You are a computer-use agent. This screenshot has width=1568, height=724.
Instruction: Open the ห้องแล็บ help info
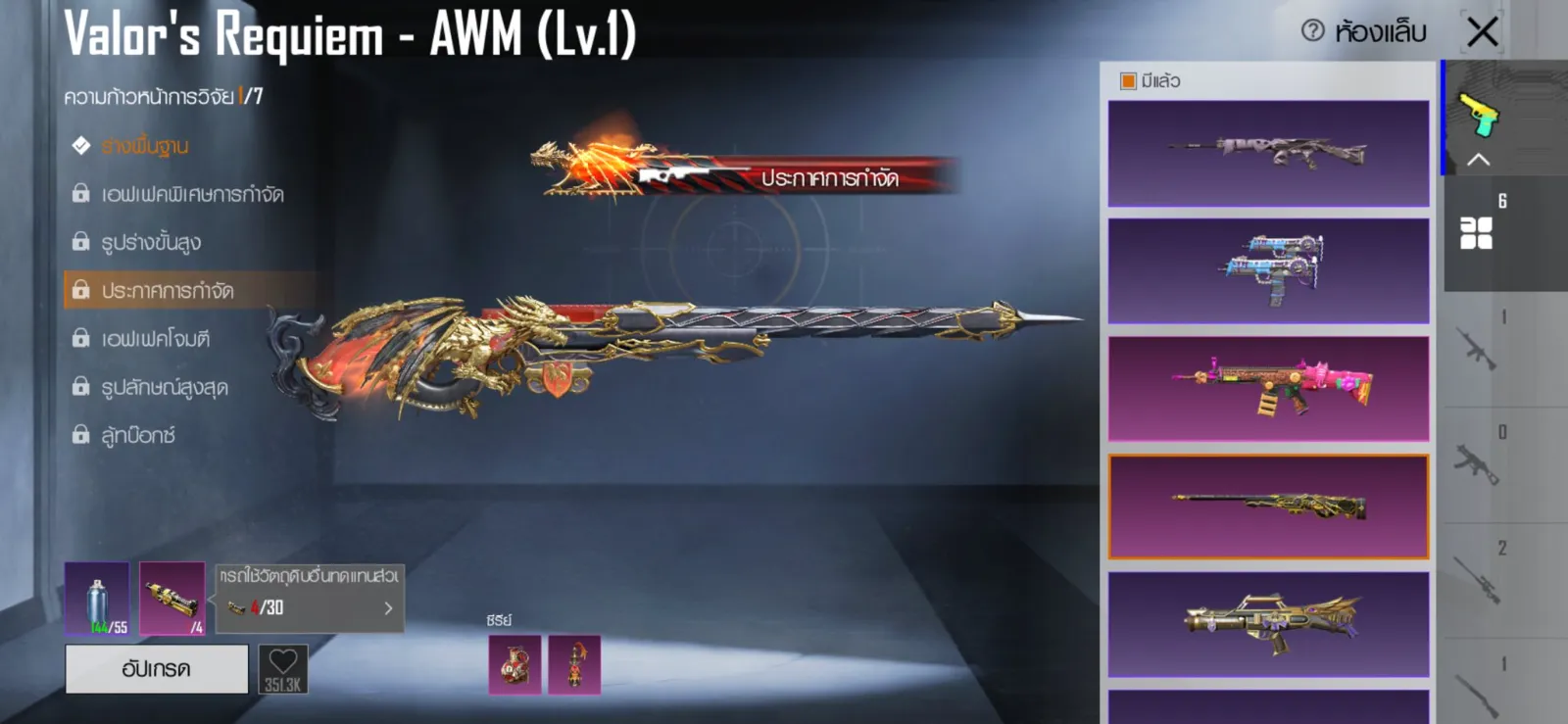tap(1313, 31)
